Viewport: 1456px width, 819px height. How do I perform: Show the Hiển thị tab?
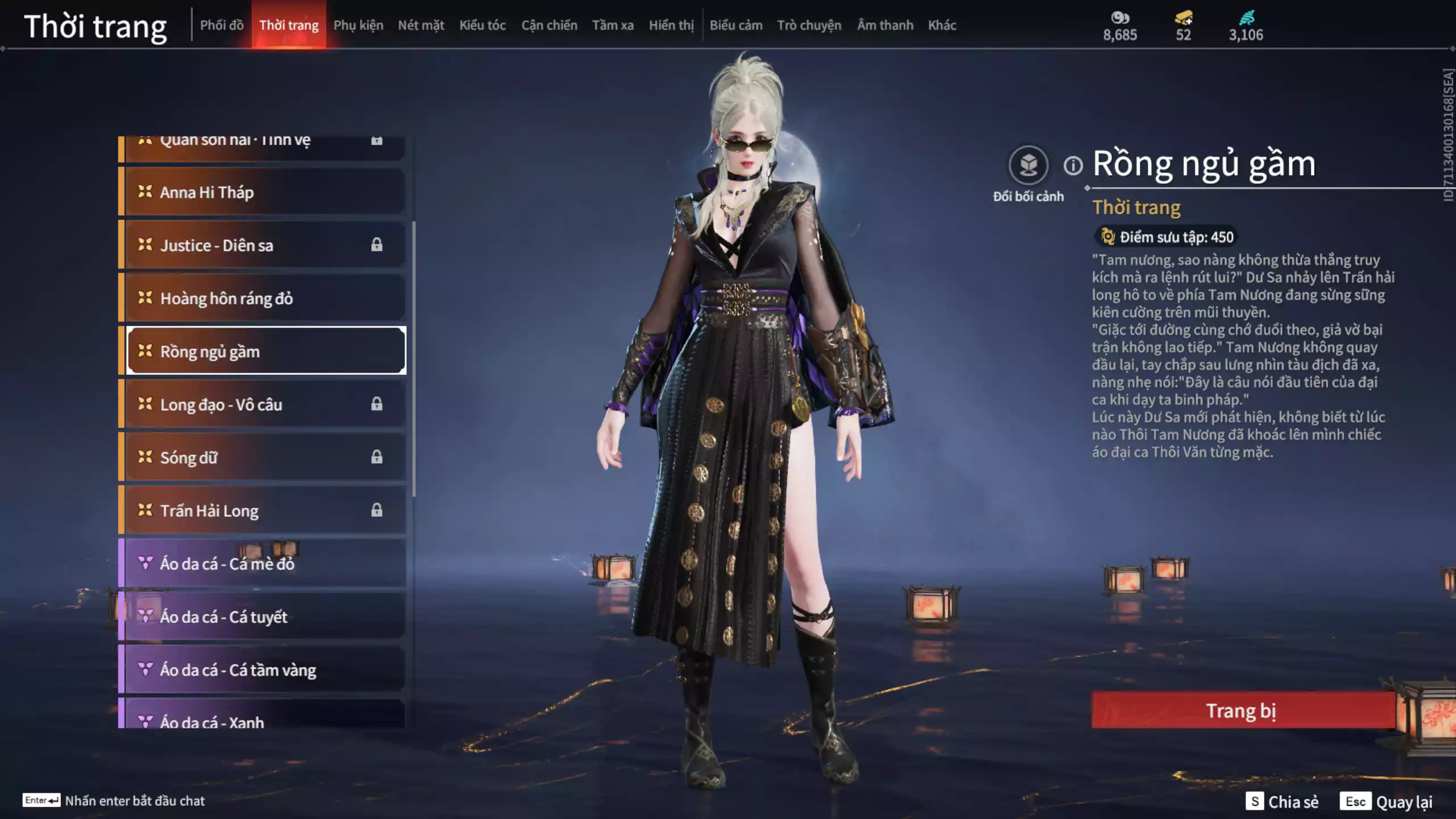[671, 25]
